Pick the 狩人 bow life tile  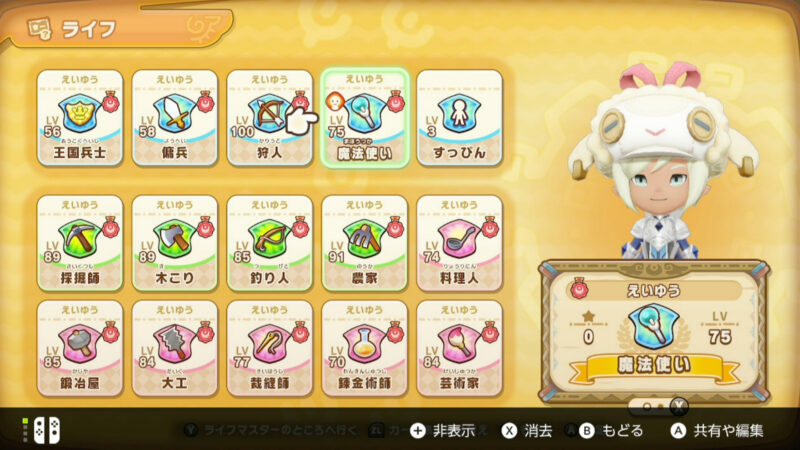(x=269, y=120)
